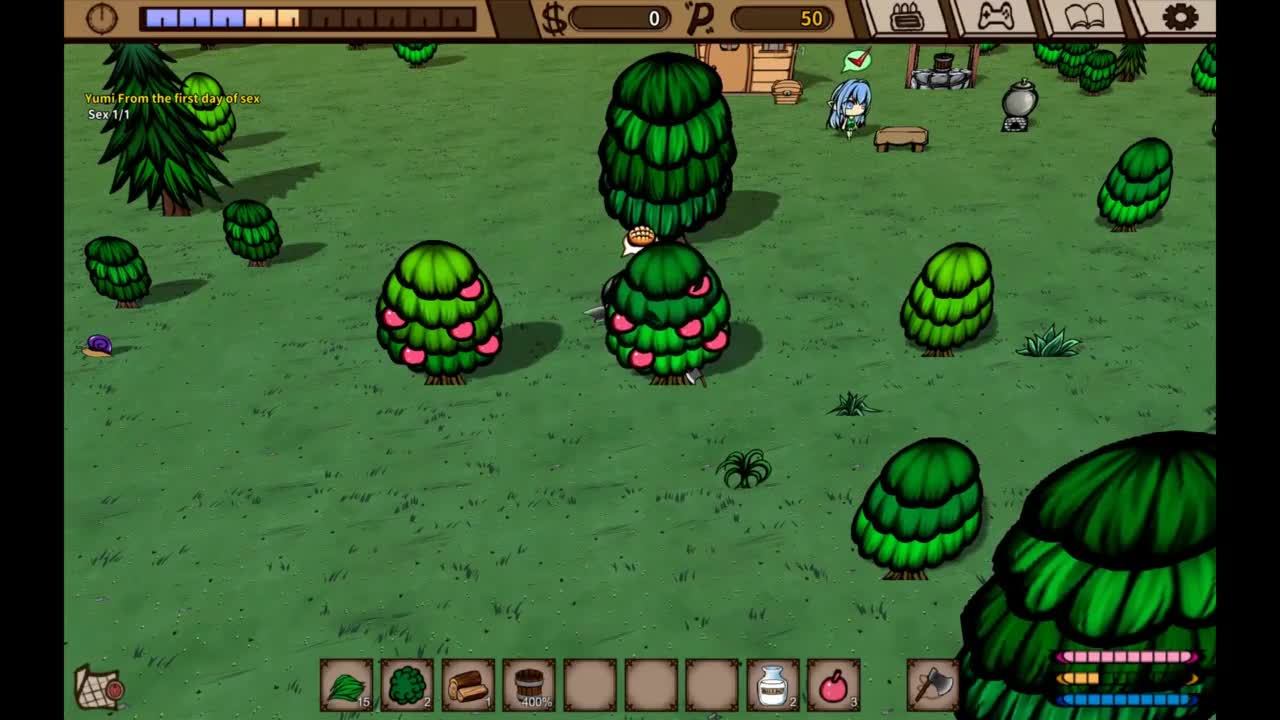This screenshot has width=1280, height=720.
Task: Open the settings gear menu
Action: (1180, 17)
